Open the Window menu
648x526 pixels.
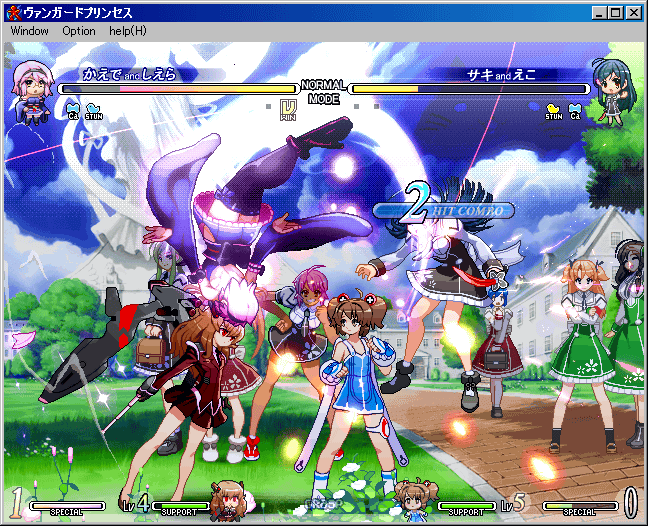(x=30, y=31)
